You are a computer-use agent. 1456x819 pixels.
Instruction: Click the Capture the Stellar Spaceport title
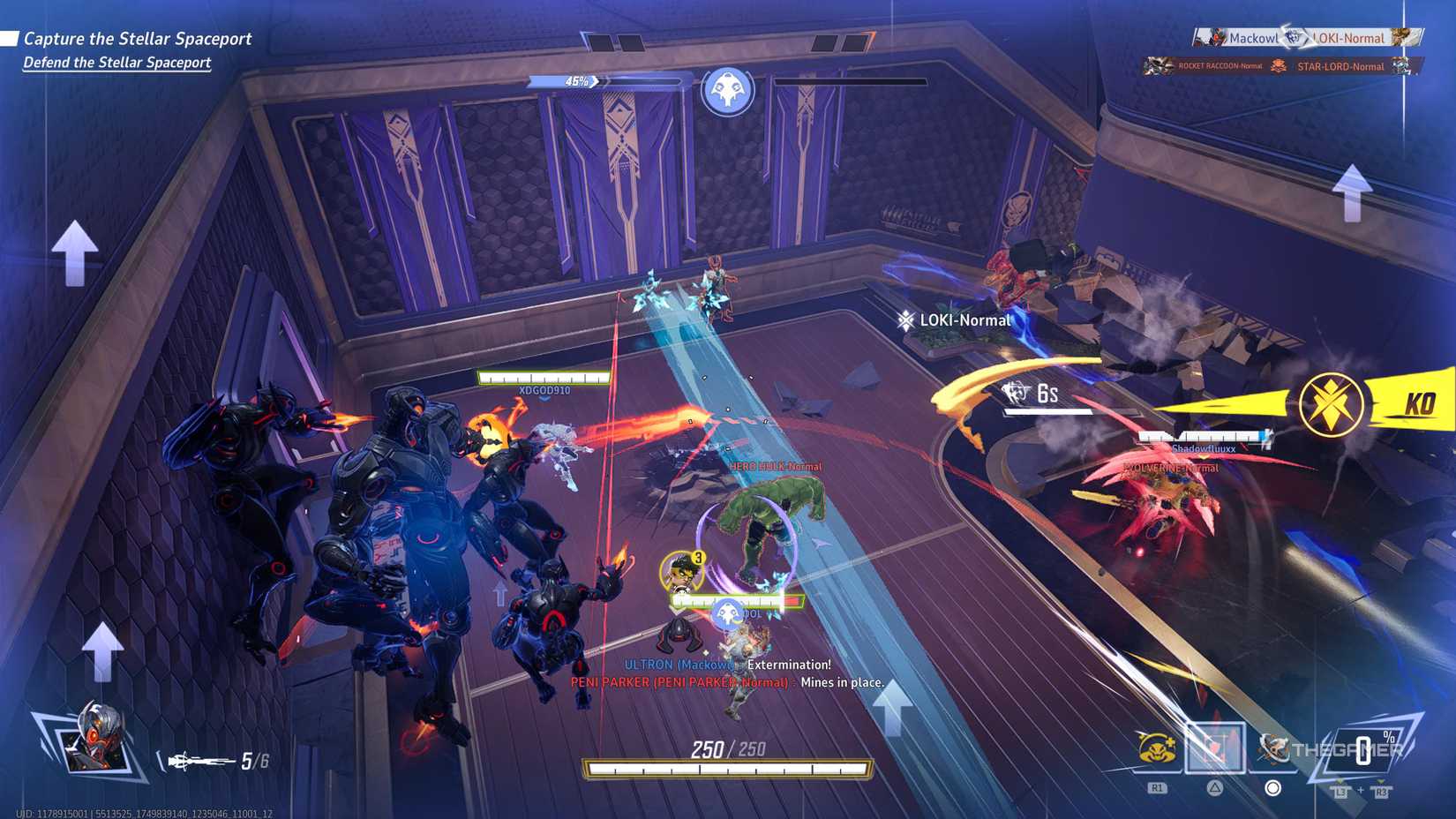pos(138,39)
